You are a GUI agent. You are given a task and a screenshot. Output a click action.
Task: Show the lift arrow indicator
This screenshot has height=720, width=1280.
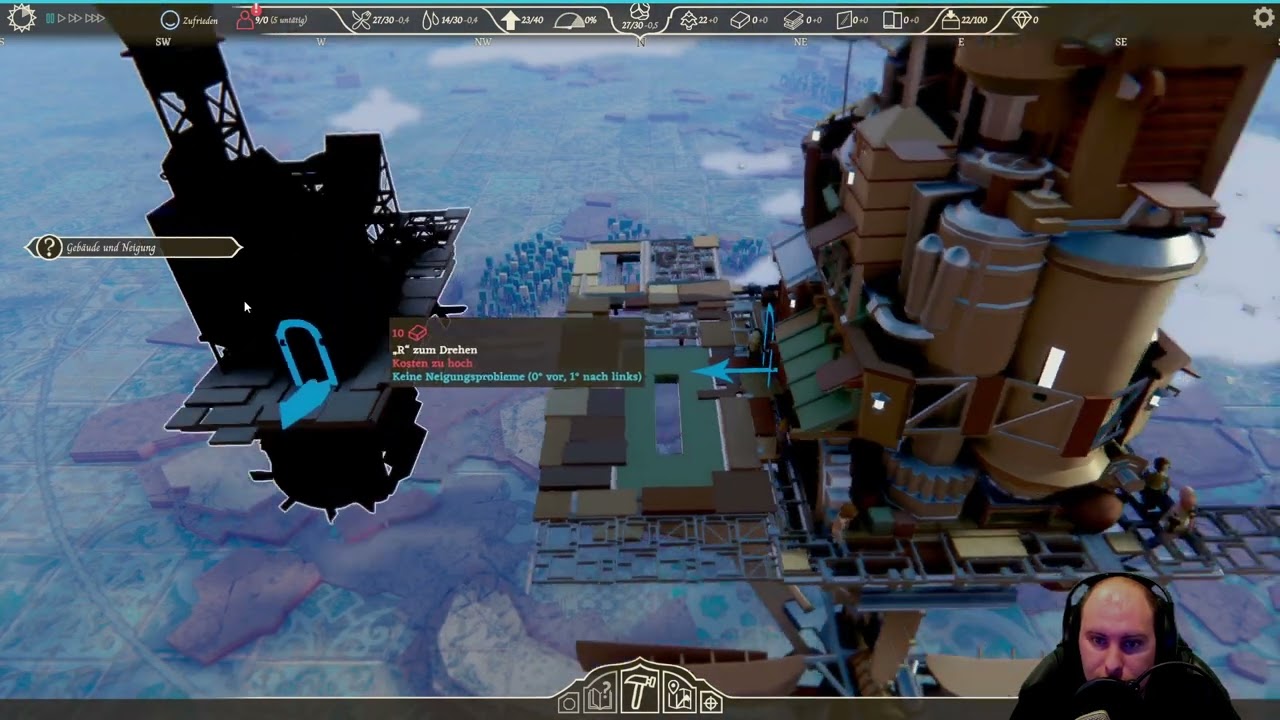coord(510,20)
